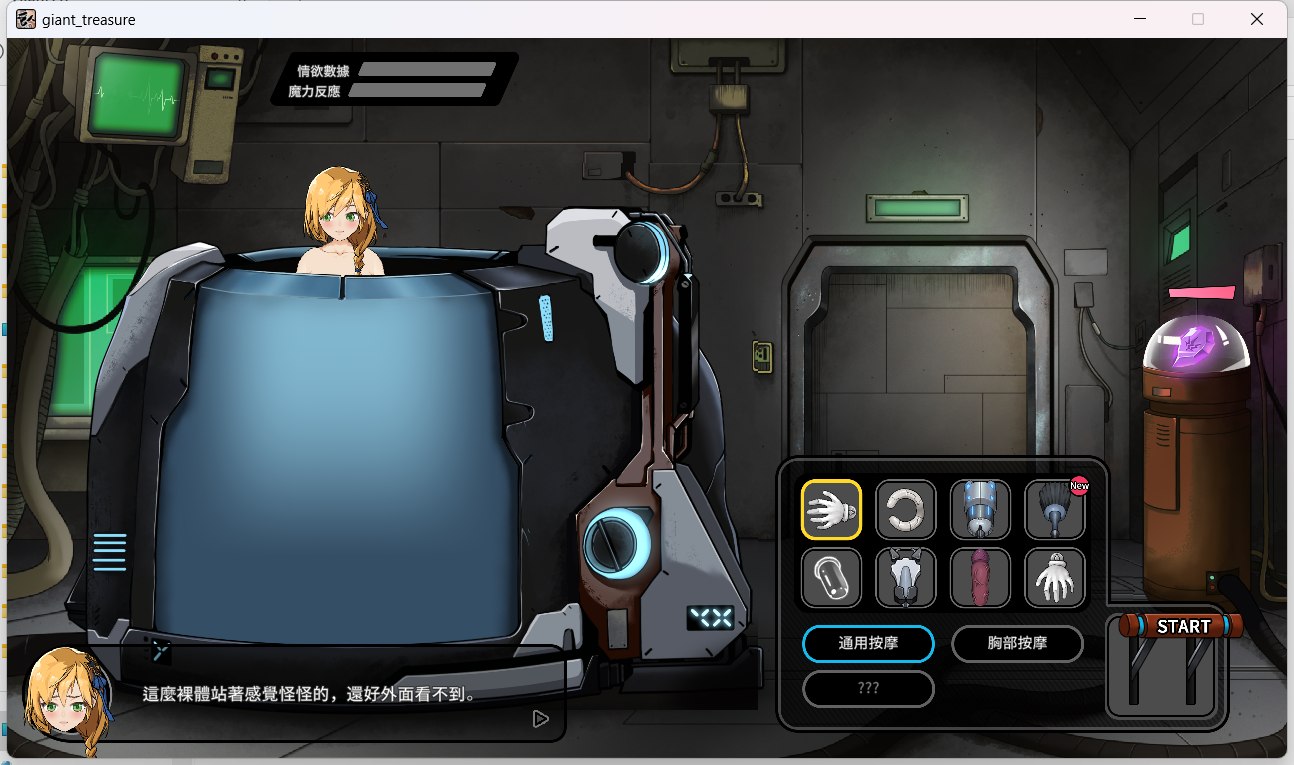Pick the glass capsule tool
Viewport: 1294px width, 765px height.
[x=831, y=578]
